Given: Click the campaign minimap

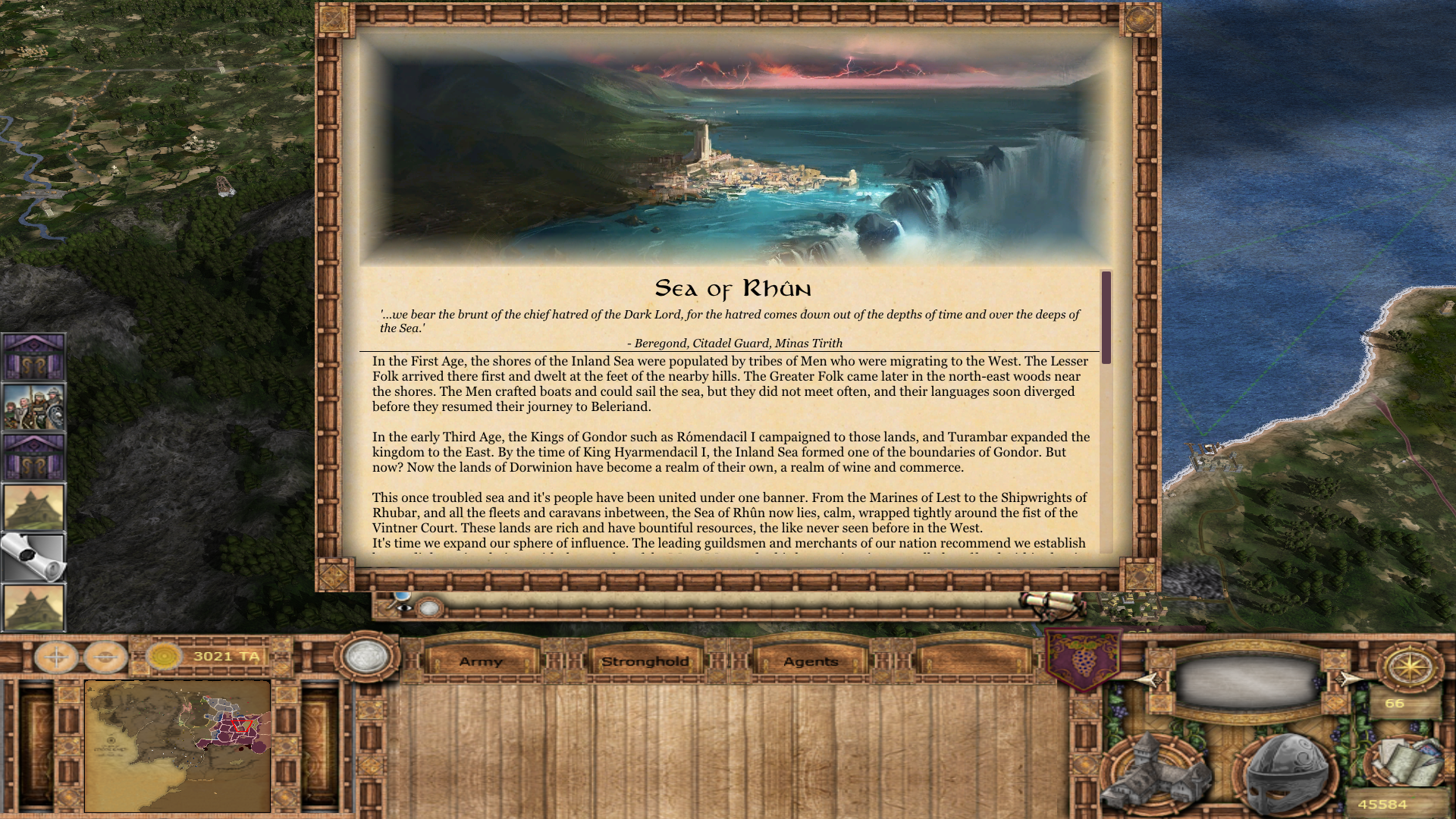Looking at the screenshot, I should [x=177, y=745].
